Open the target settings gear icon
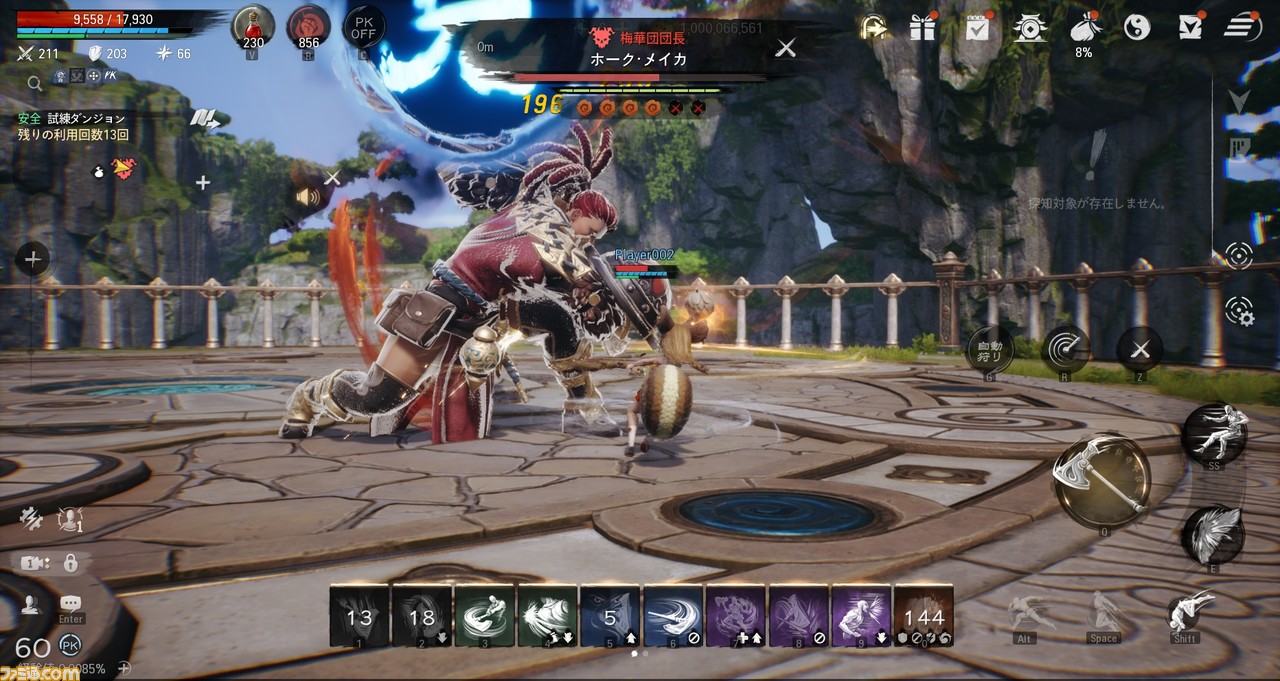The width and height of the screenshot is (1280, 681). 1239,311
